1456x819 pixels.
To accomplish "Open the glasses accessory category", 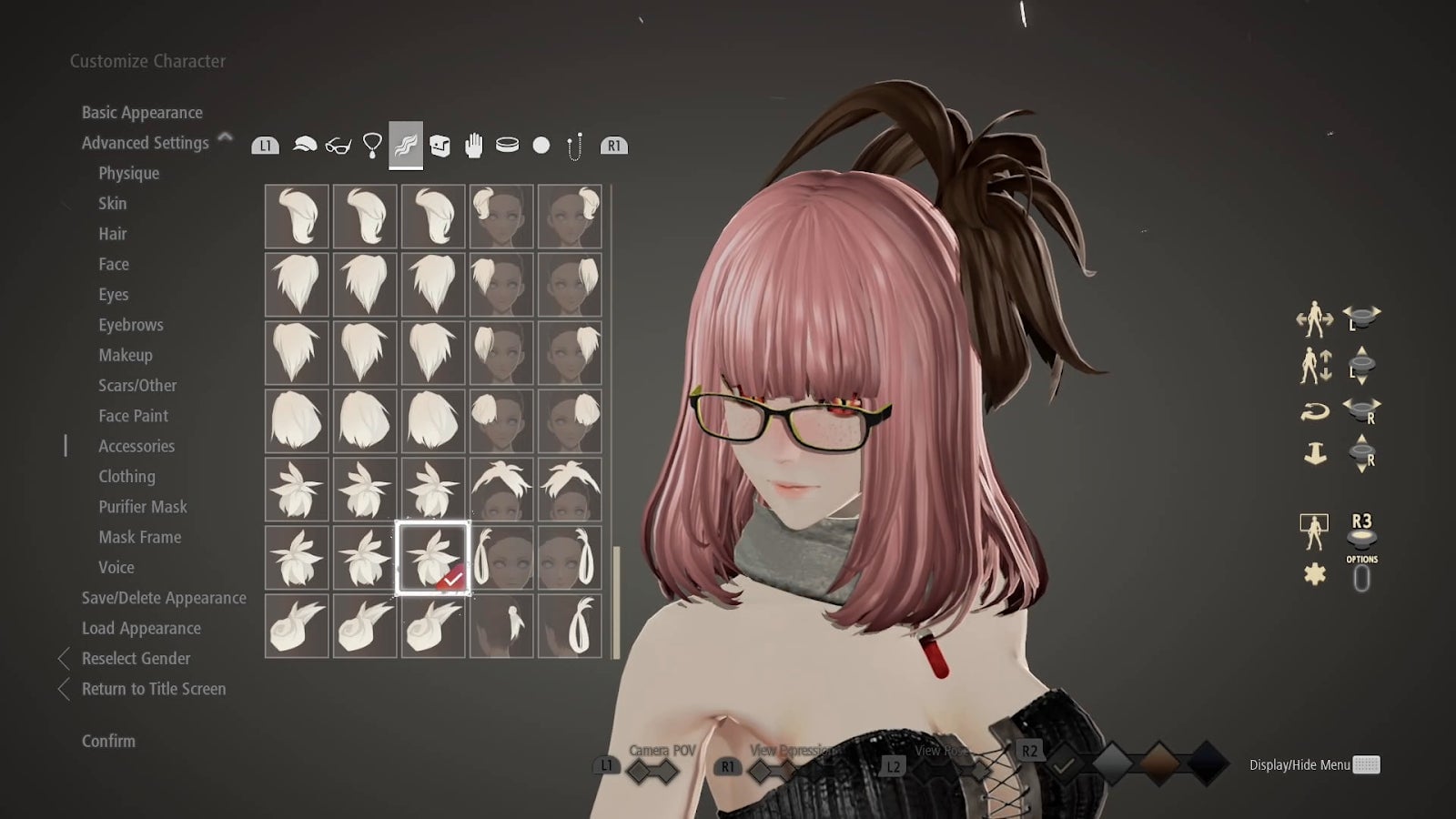I will pos(339,143).
